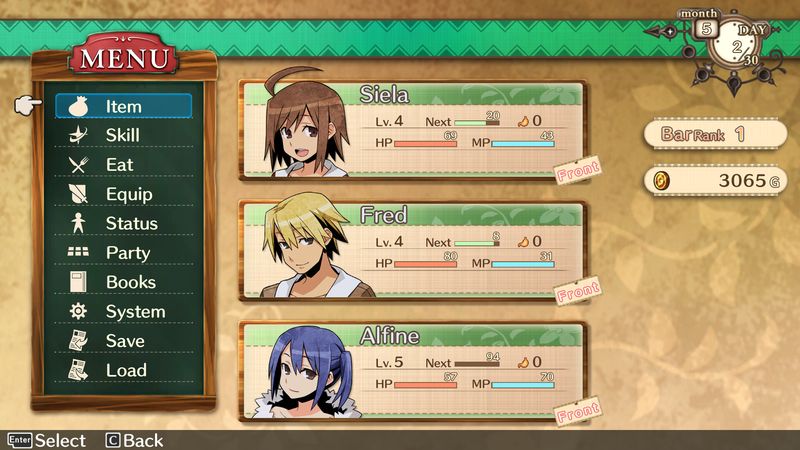Viewport: 800px width, 450px height.
Task: Choose Eat from the menu
Action: (x=119, y=164)
